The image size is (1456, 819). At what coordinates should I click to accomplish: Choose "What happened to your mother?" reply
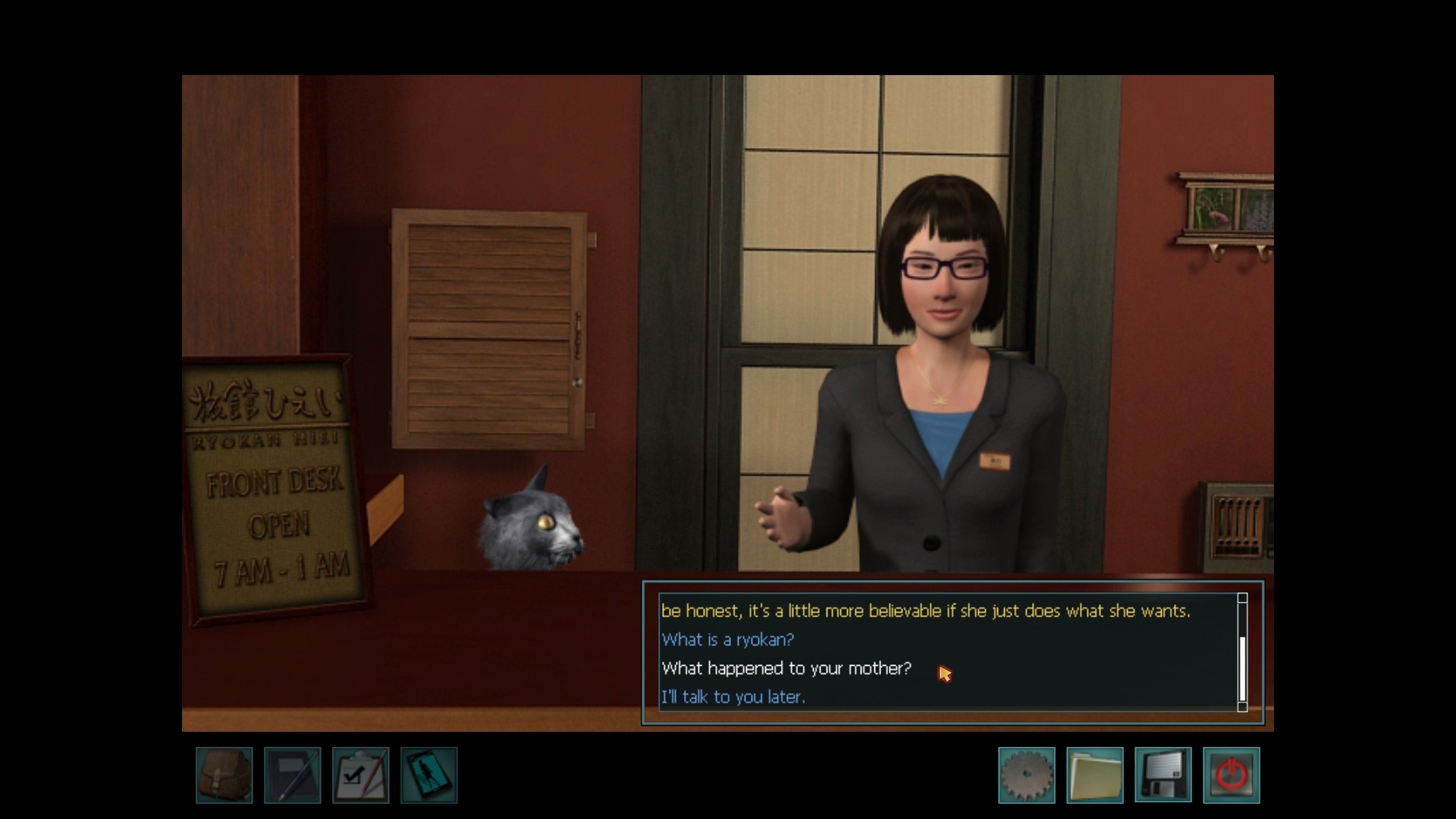[786, 669]
